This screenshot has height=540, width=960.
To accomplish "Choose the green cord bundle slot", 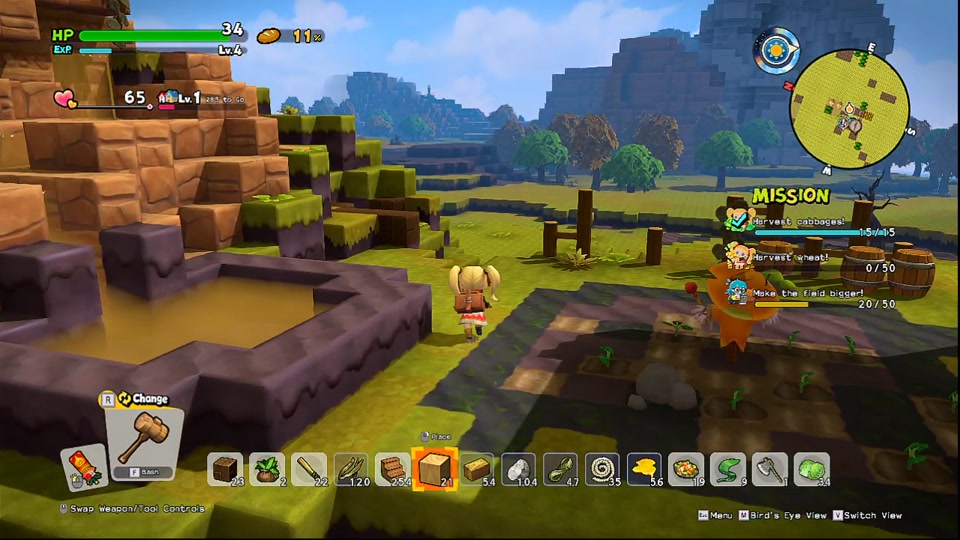I will tap(561, 469).
